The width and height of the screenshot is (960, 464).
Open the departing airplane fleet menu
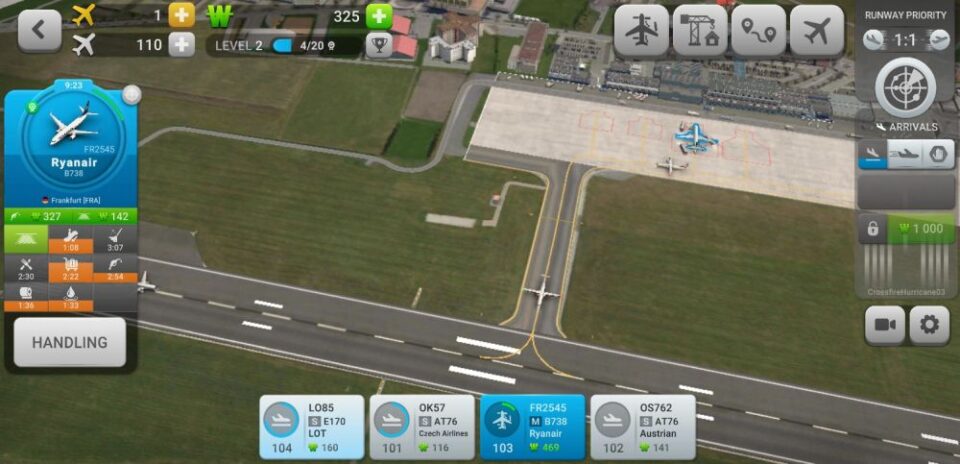[x=817, y=31]
